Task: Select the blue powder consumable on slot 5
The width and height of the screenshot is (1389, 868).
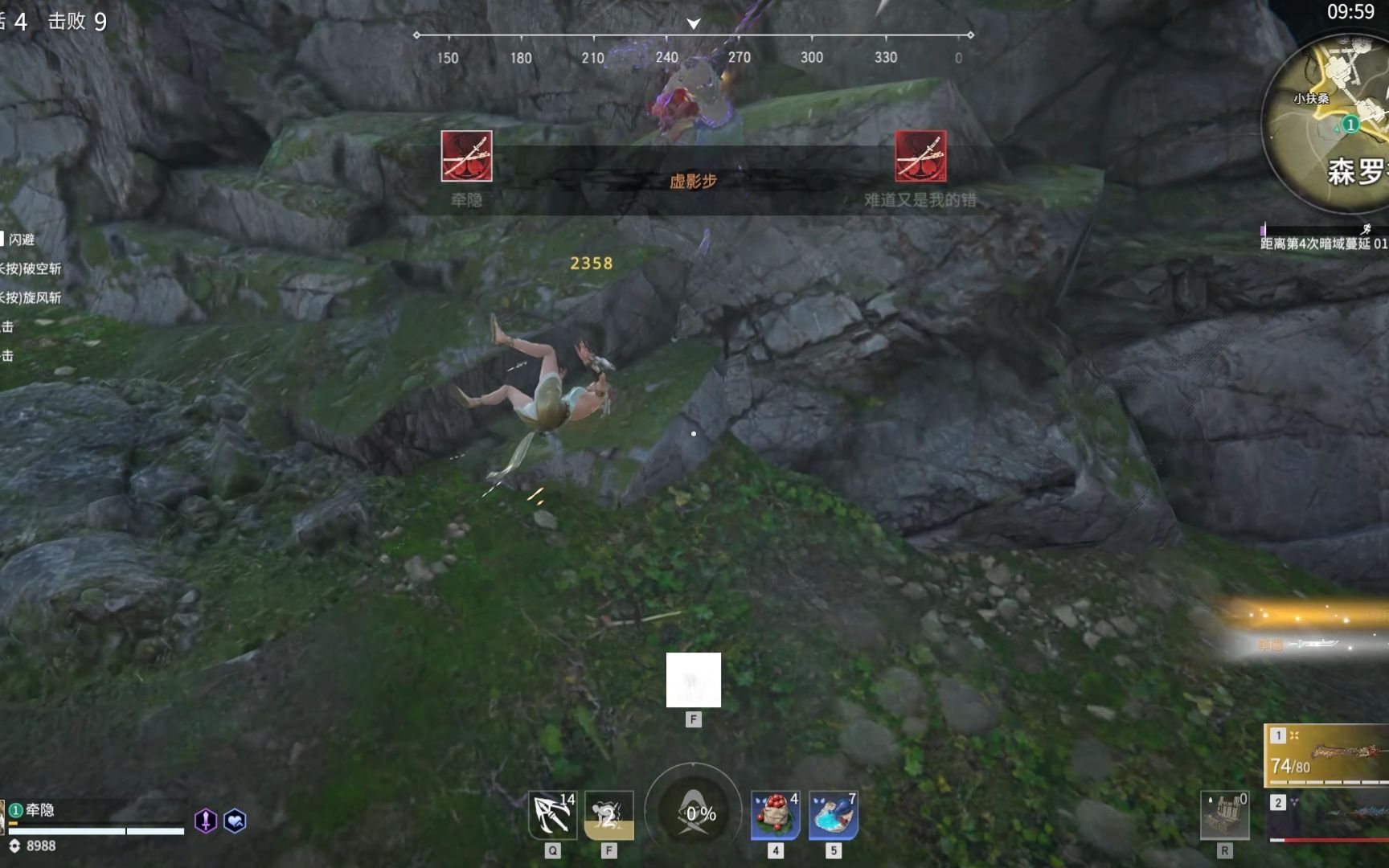Action: pyautogui.click(x=833, y=816)
